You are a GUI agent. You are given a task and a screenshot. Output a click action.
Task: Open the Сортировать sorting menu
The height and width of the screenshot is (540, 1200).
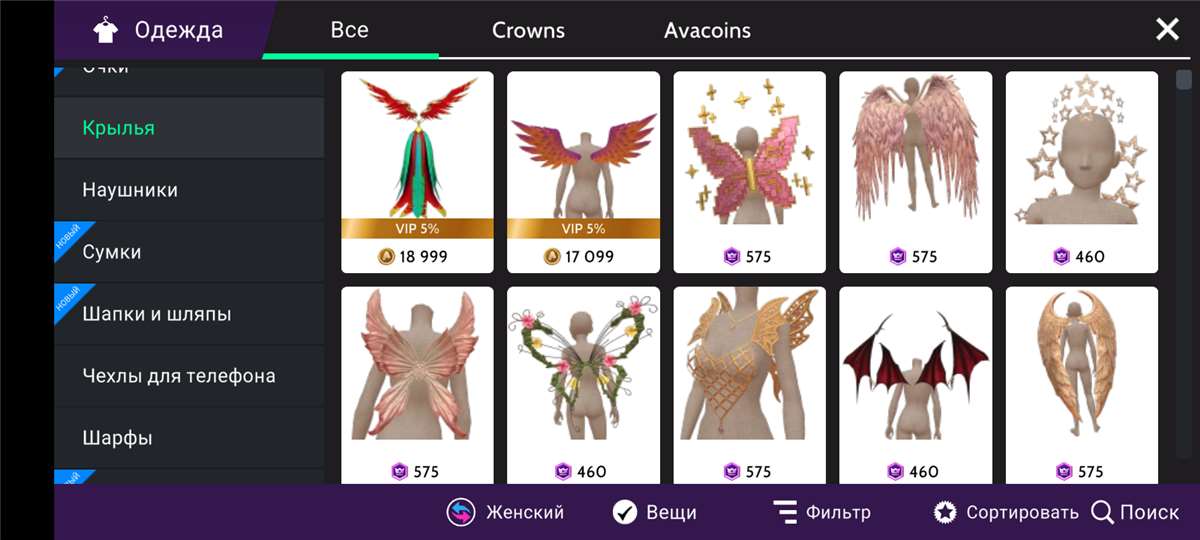tap(1006, 513)
